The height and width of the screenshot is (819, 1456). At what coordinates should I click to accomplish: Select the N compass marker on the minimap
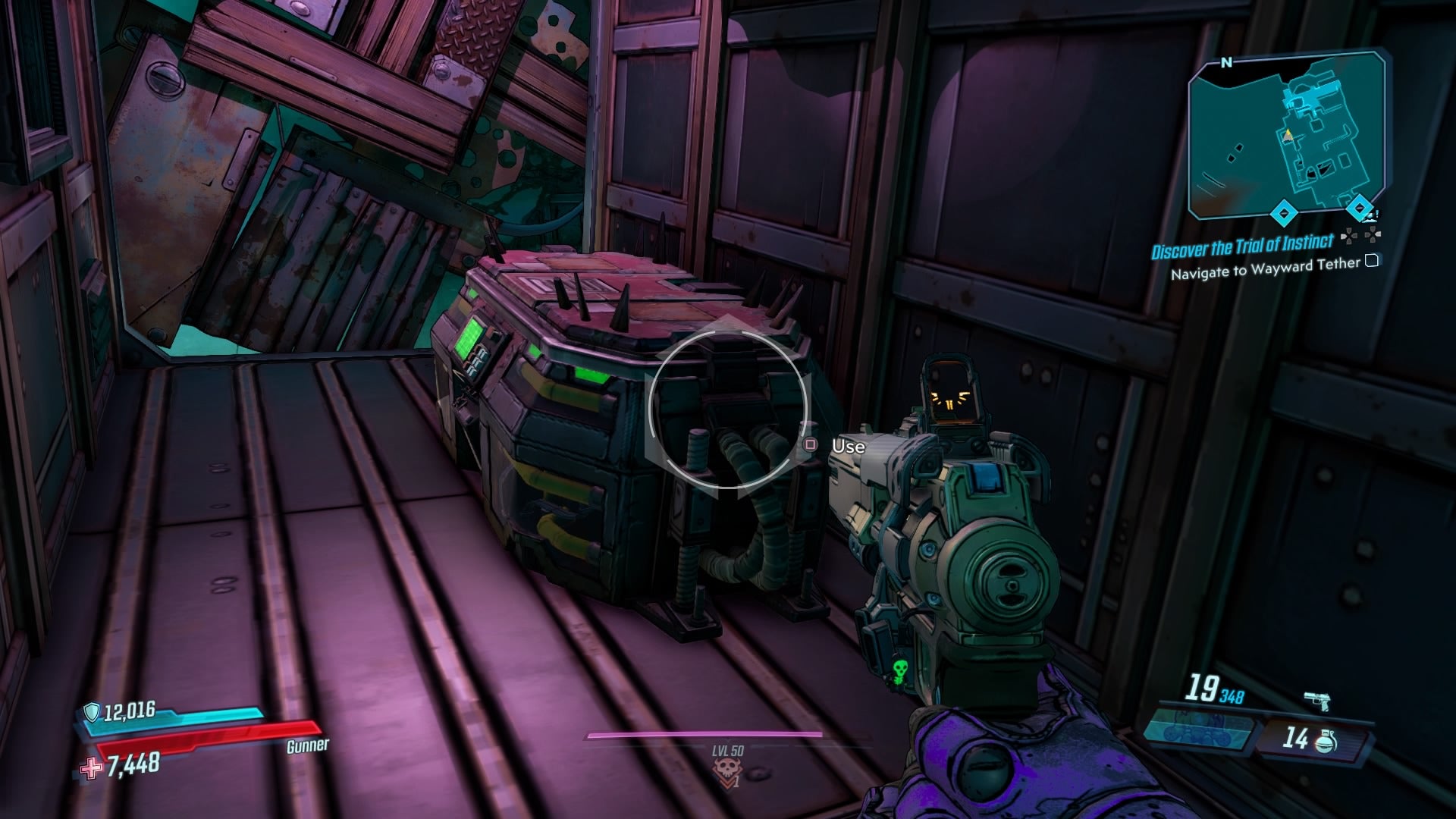pyautogui.click(x=1228, y=62)
